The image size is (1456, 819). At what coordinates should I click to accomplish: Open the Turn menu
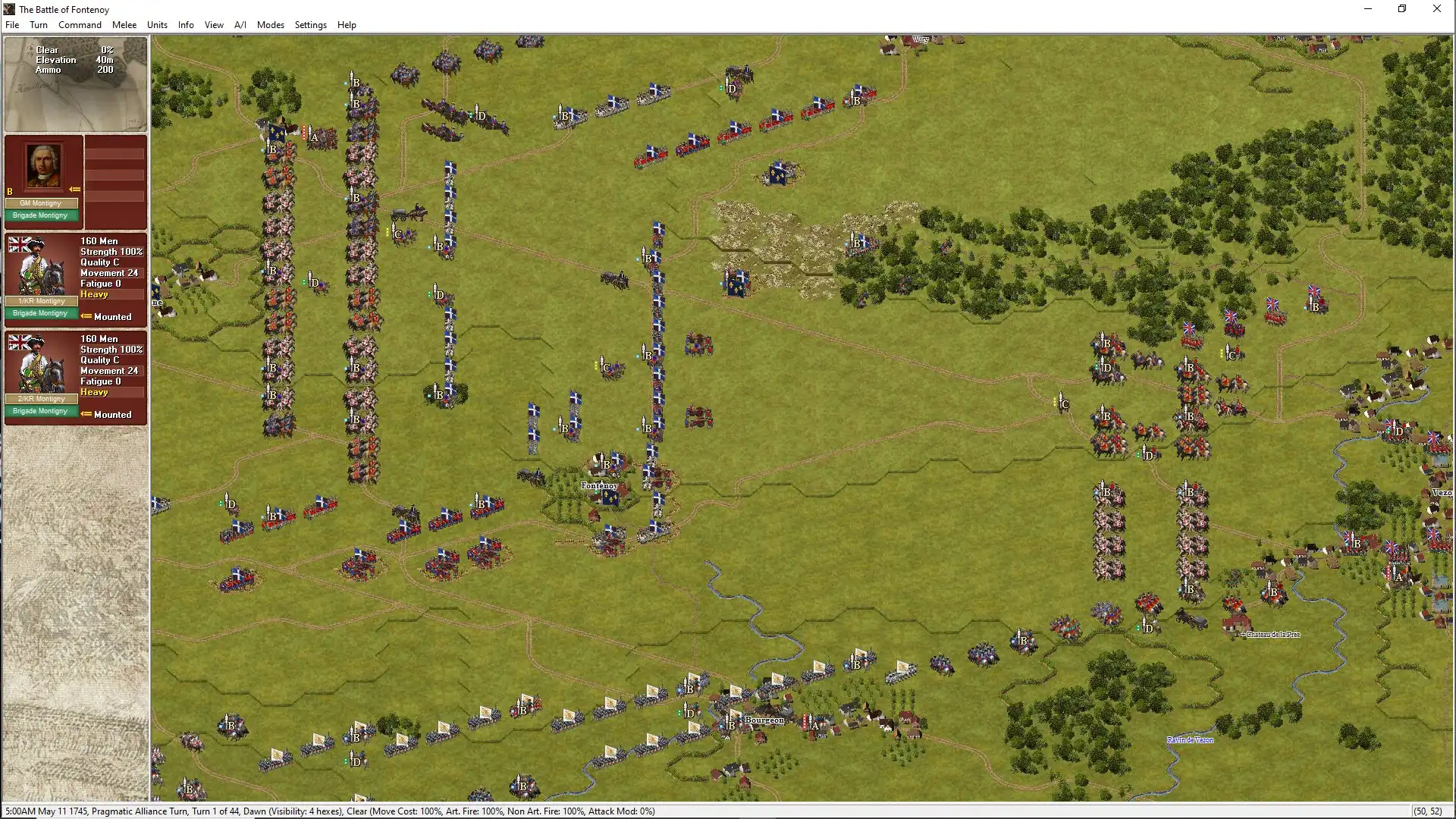pyautogui.click(x=39, y=24)
